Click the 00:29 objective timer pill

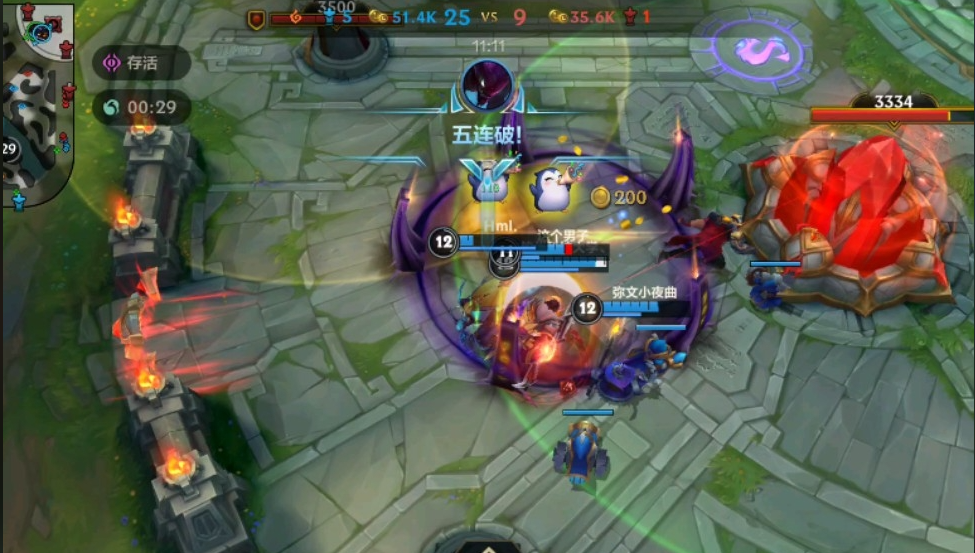(141, 108)
